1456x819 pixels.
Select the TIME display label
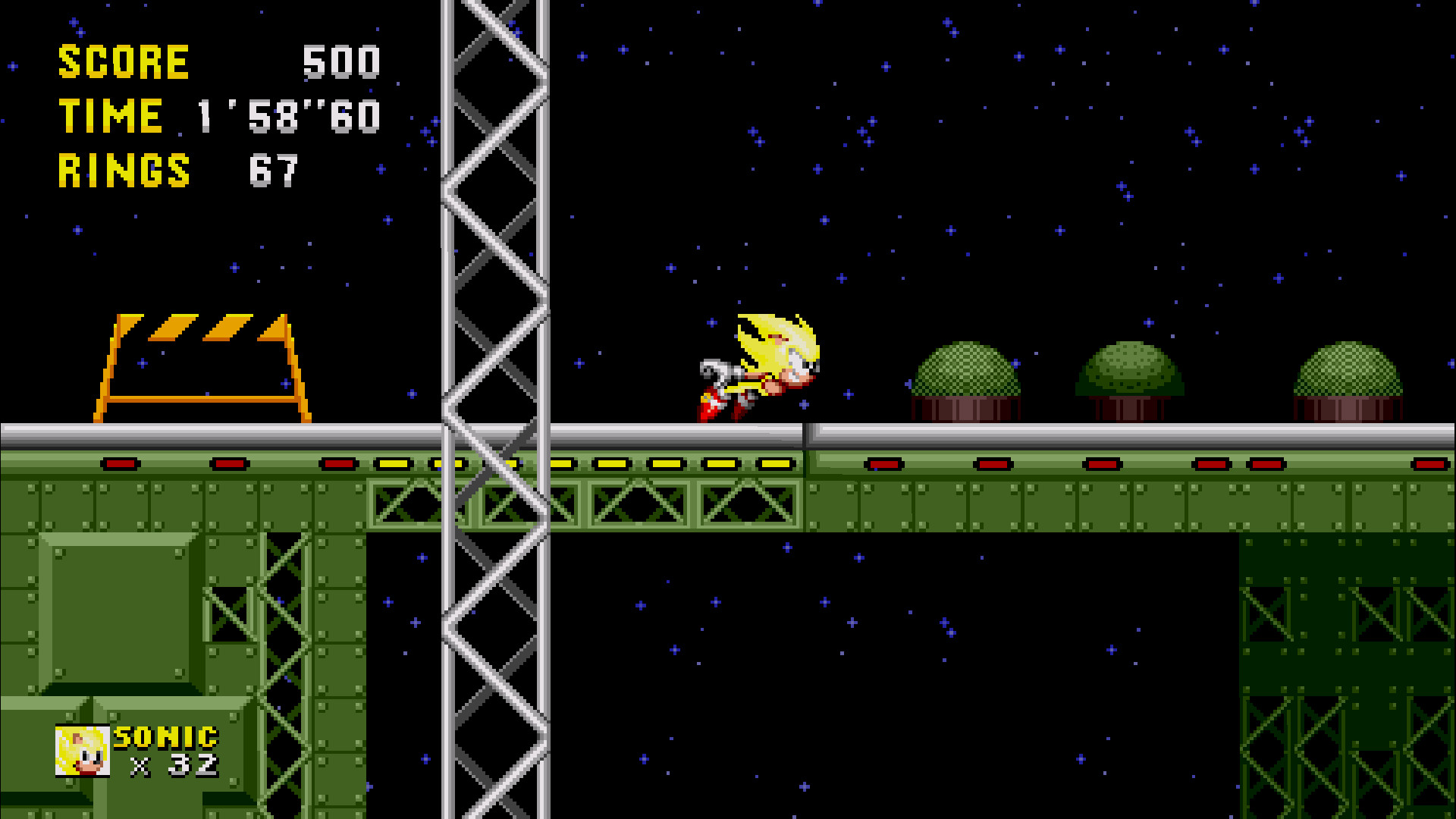110,116
